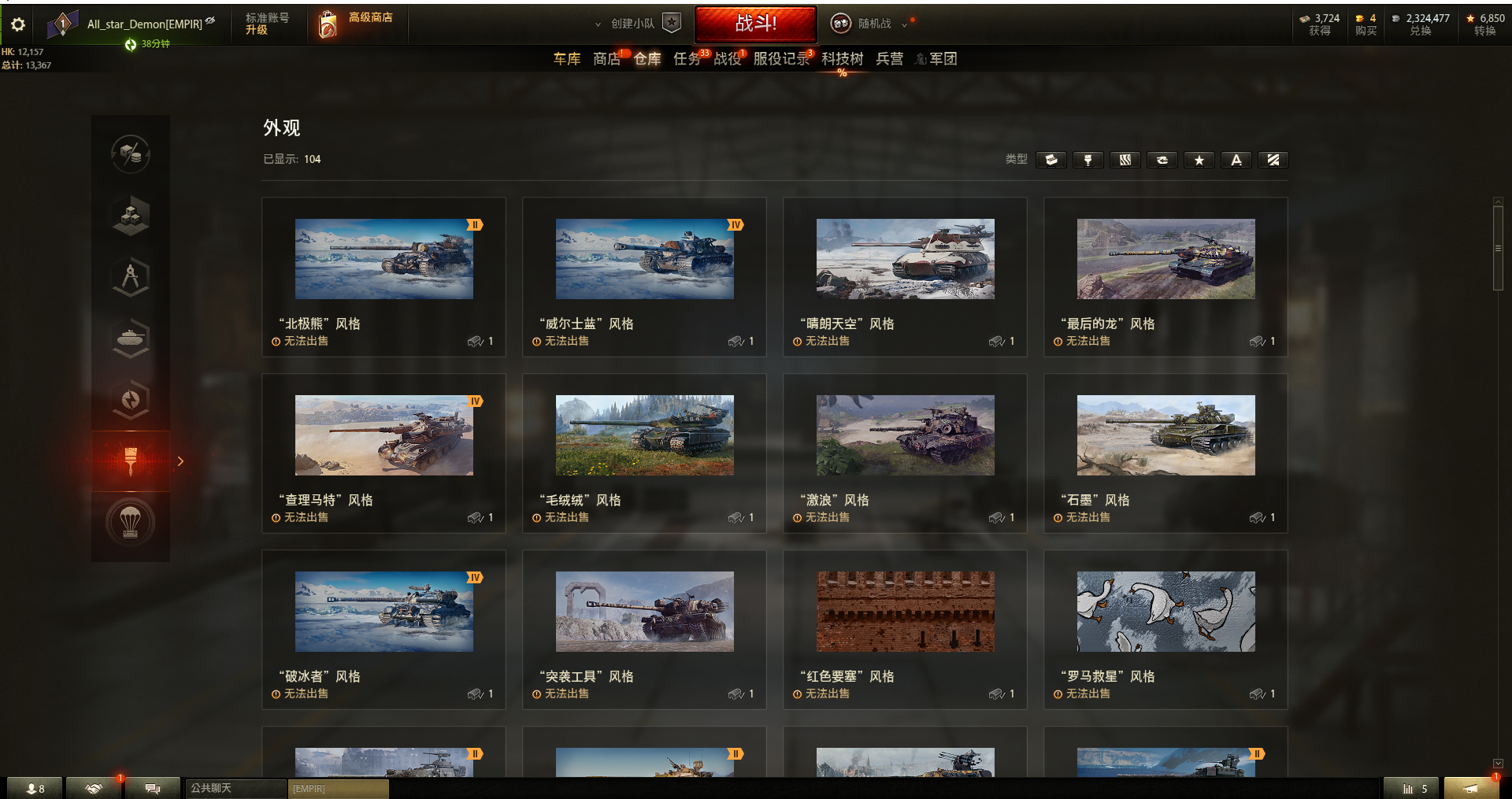Toggle the swap-arrows decal filter

pyautogui.click(x=1162, y=160)
